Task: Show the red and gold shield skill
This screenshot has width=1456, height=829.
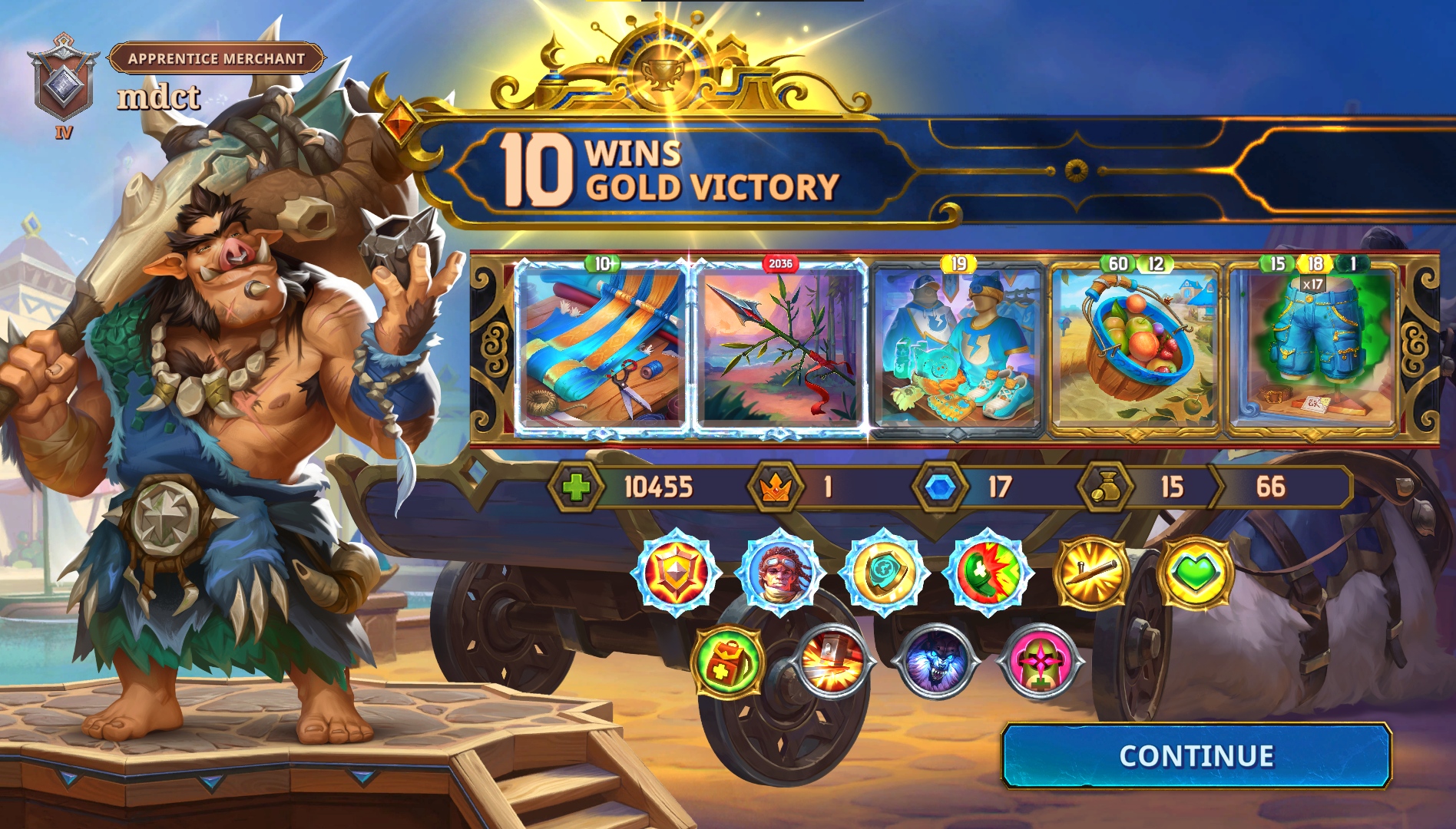Action: 675,573
